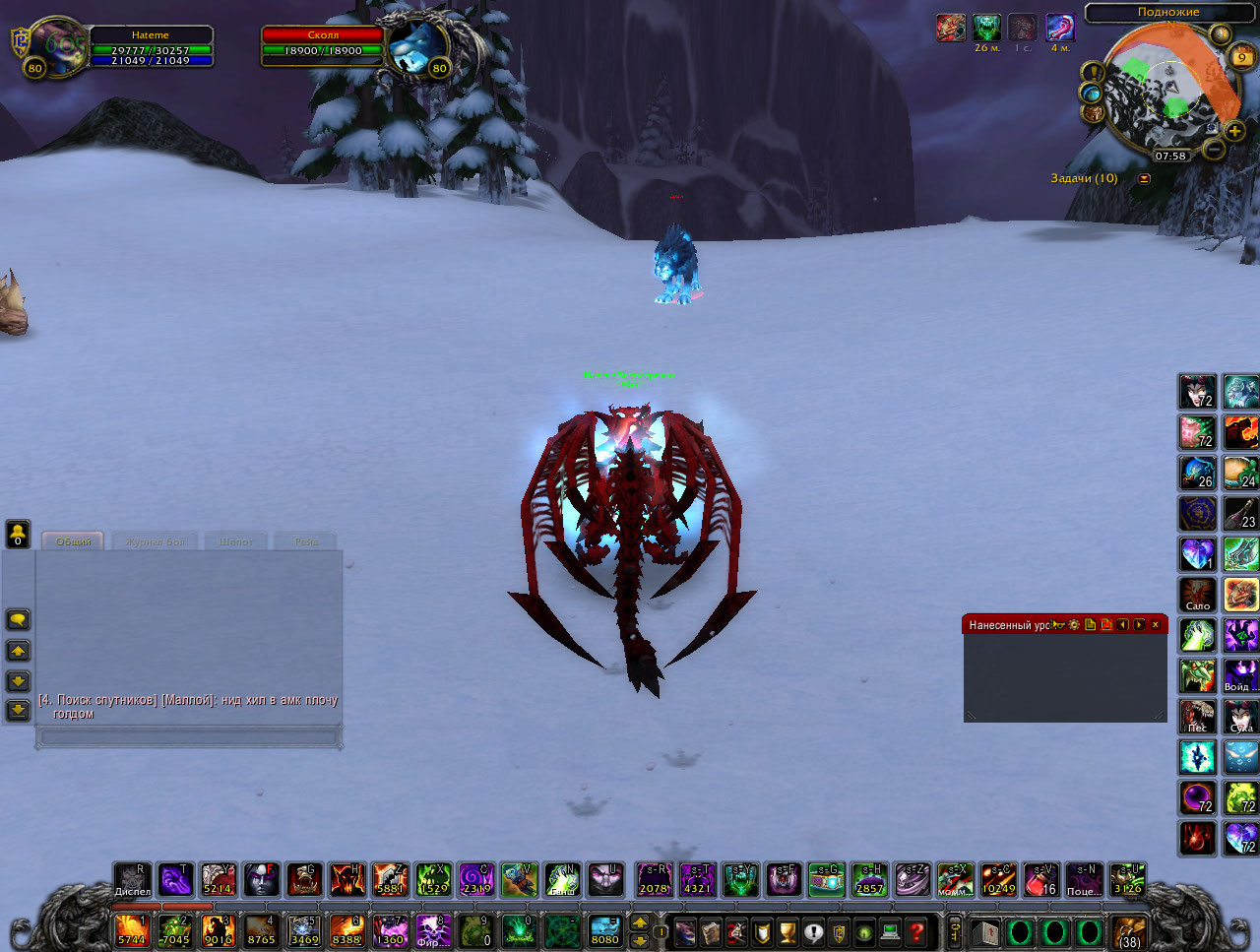Open the calendar button showing 9

[x=1242, y=57]
